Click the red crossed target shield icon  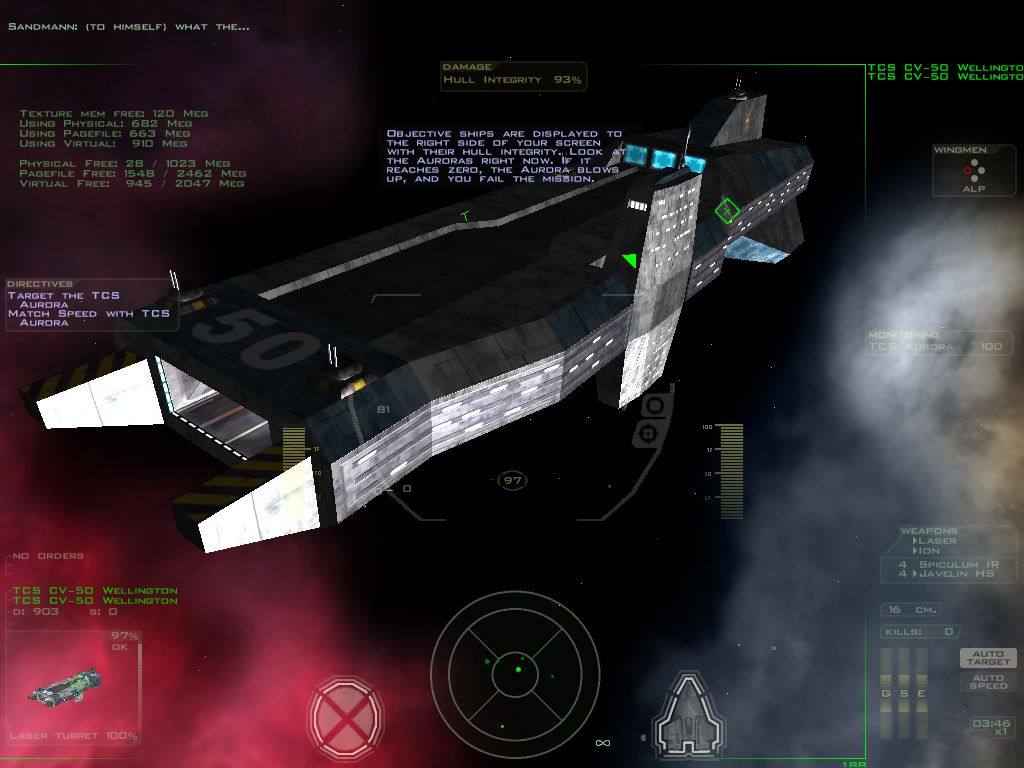tap(345, 714)
